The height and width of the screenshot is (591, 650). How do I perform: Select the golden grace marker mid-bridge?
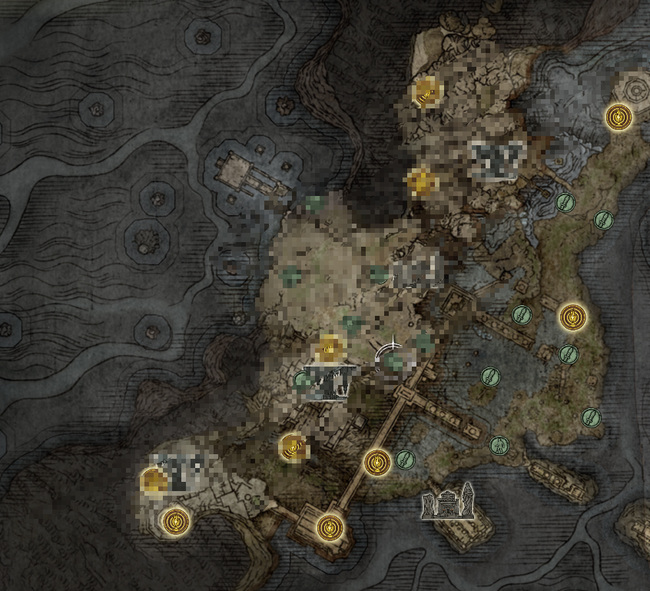point(377,462)
